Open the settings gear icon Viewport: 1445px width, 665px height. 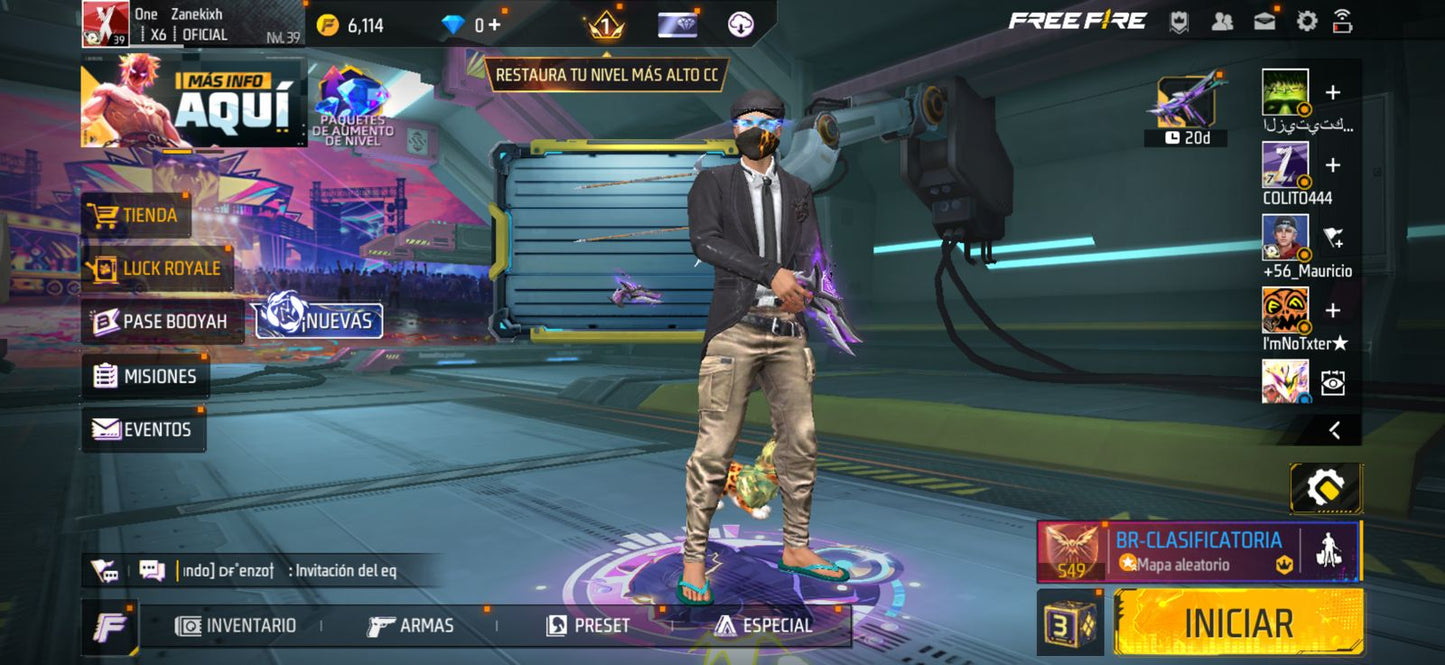tap(1306, 21)
